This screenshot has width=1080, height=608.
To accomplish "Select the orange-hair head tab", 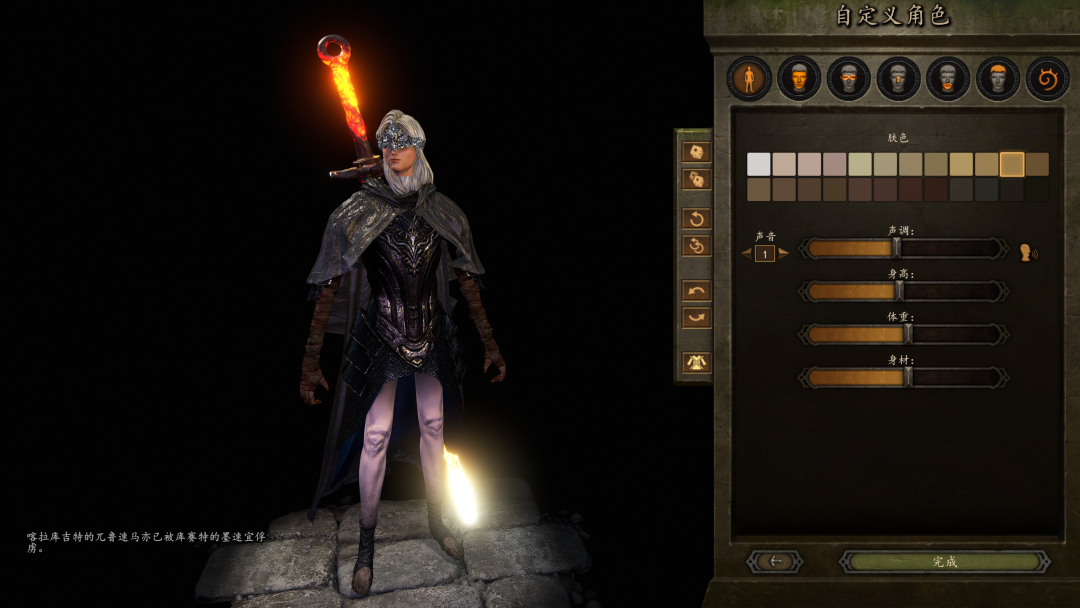I will tap(997, 79).
